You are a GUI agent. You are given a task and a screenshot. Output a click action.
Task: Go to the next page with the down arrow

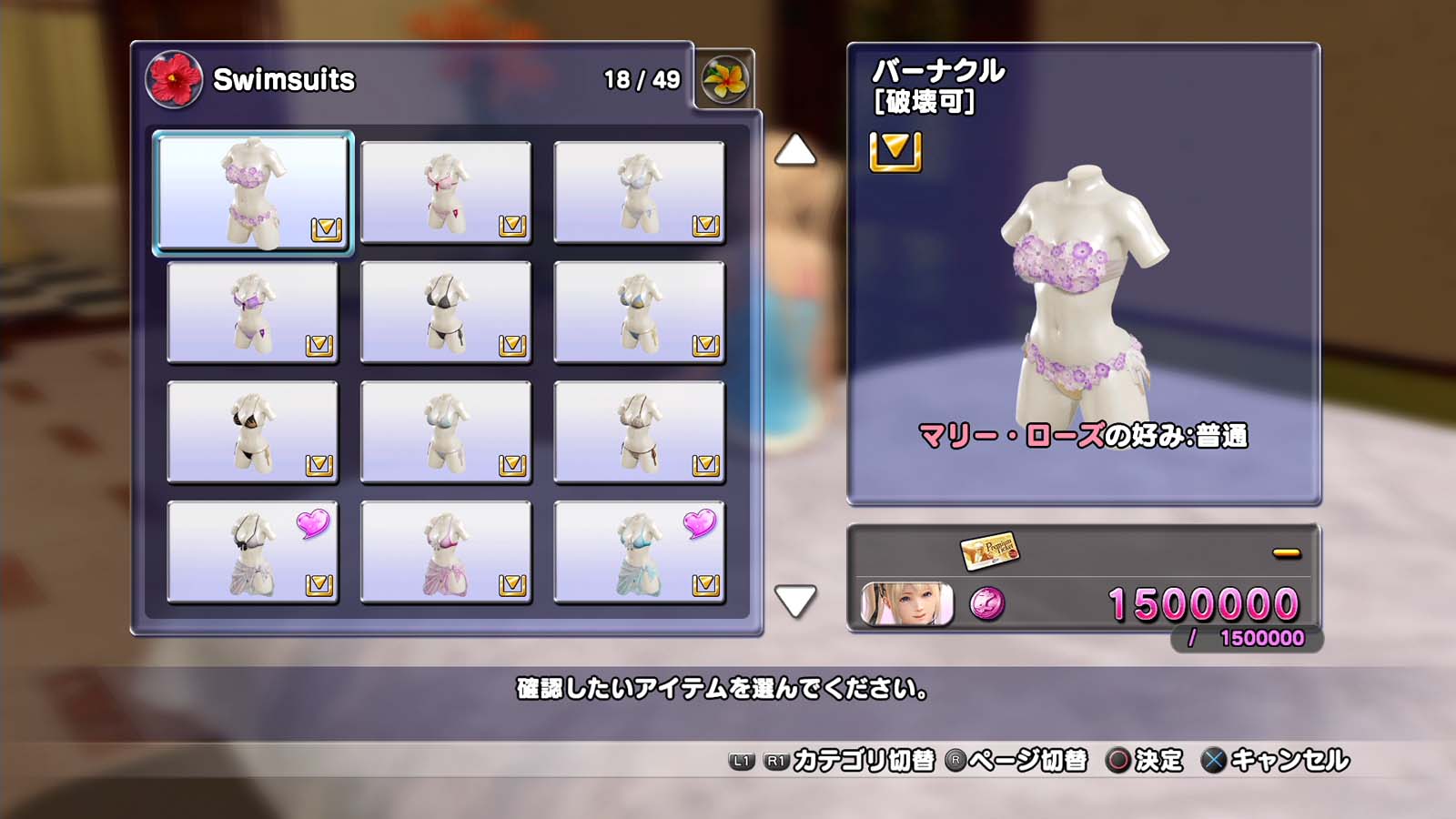pyautogui.click(x=794, y=601)
